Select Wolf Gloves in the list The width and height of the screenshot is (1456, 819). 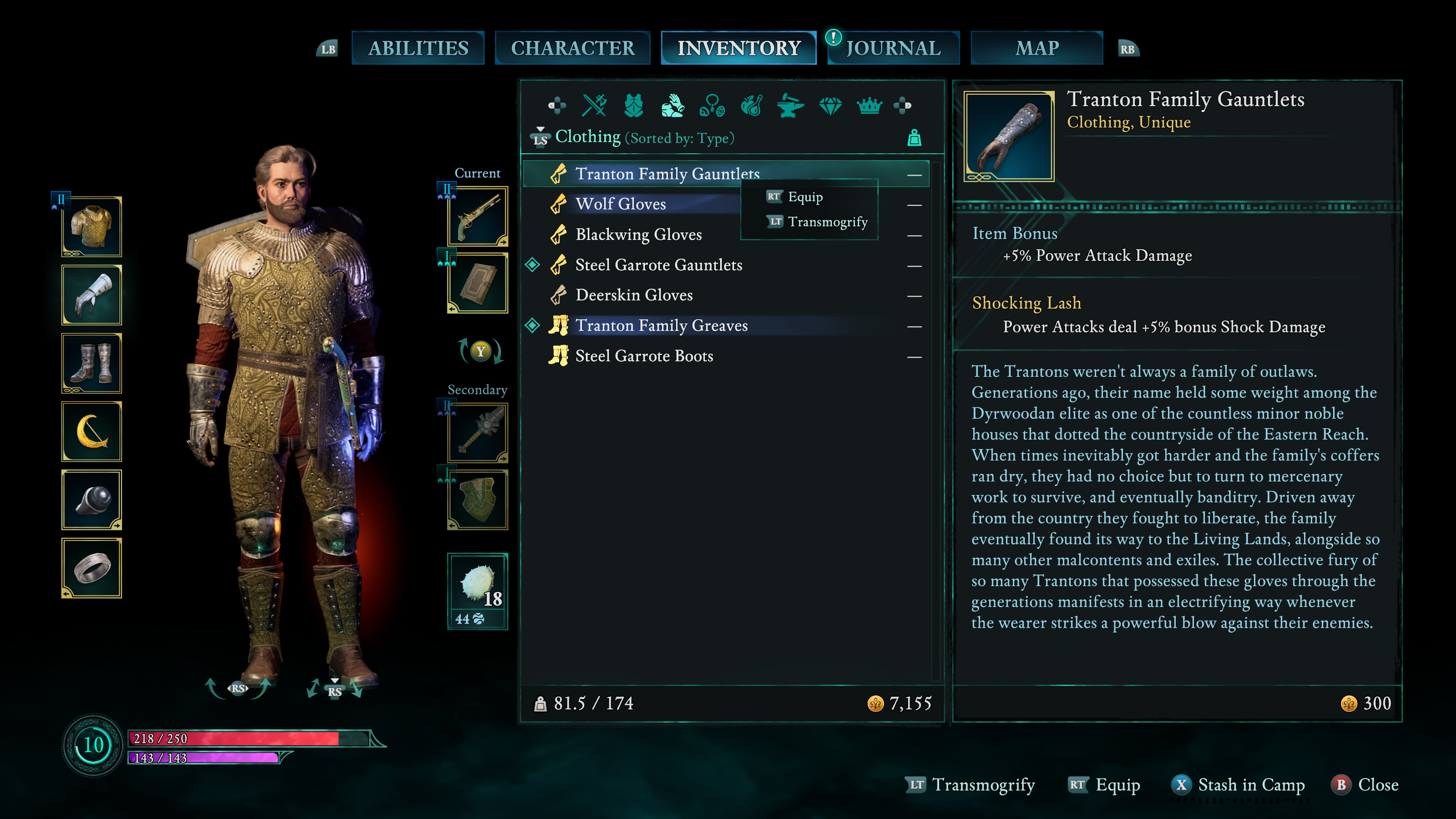[620, 204]
